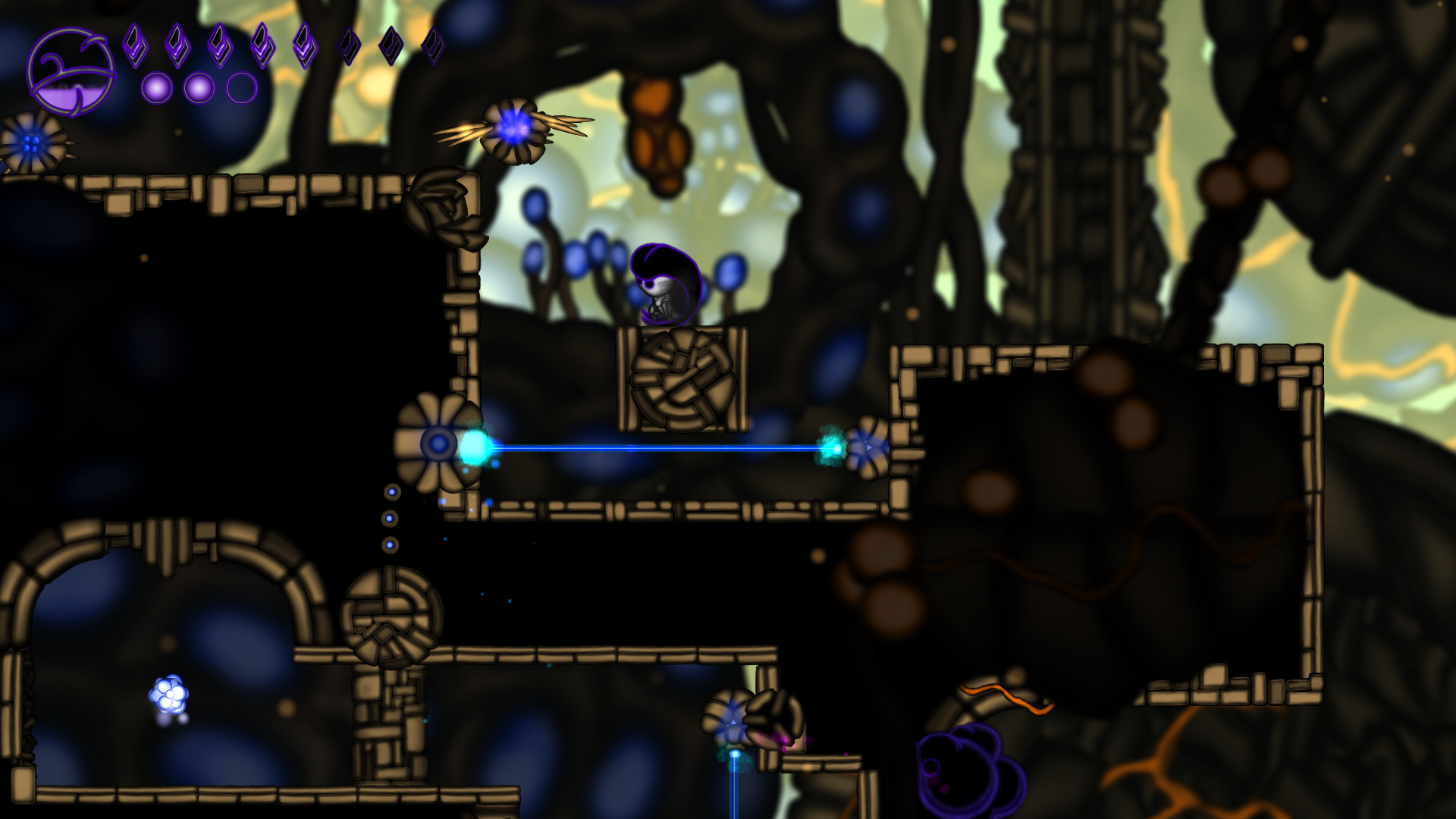This screenshot has width=1456, height=819.
Task: Toggle the first filled purple charge orb
Action: click(x=155, y=89)
